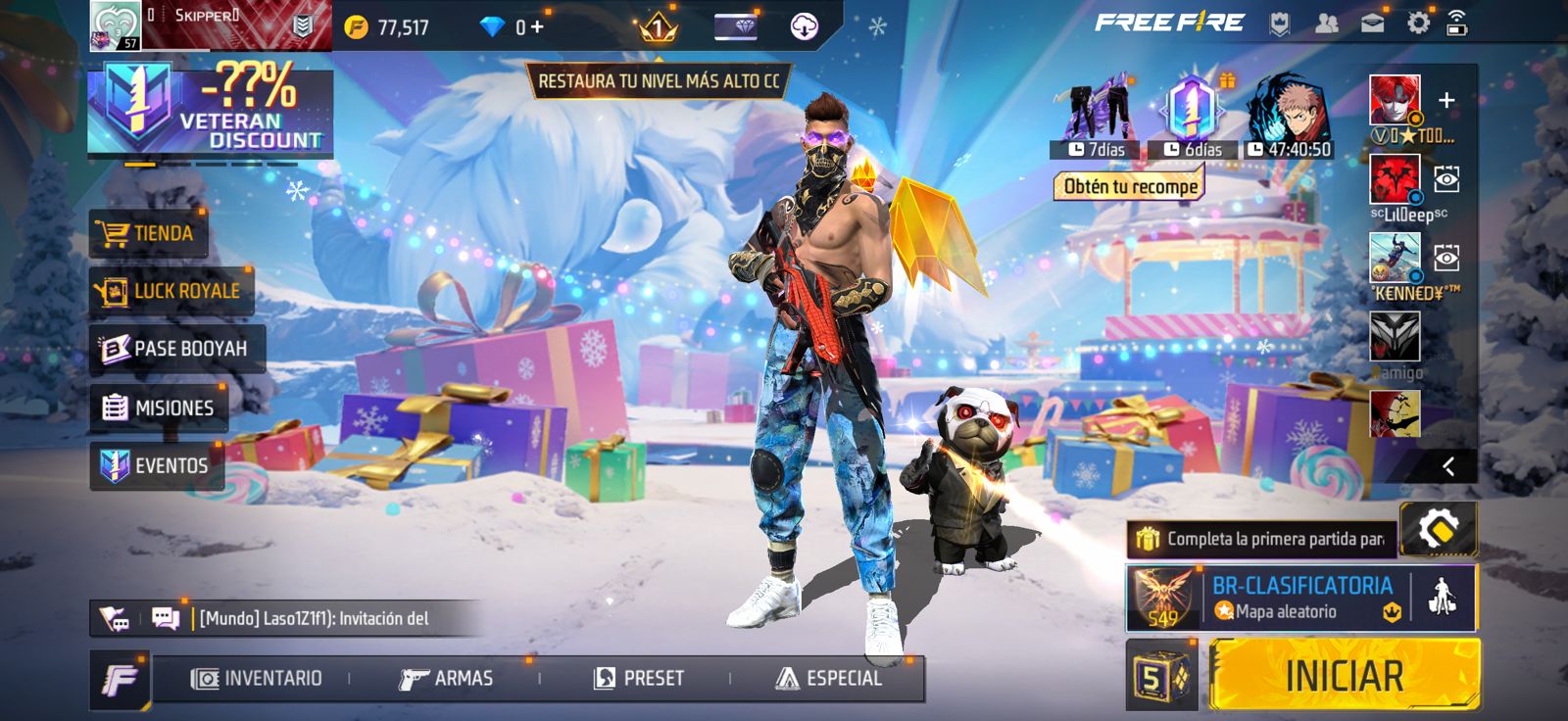Open the mail envelope icon
Screen dimensions: 1568x721
point(1372,24)
